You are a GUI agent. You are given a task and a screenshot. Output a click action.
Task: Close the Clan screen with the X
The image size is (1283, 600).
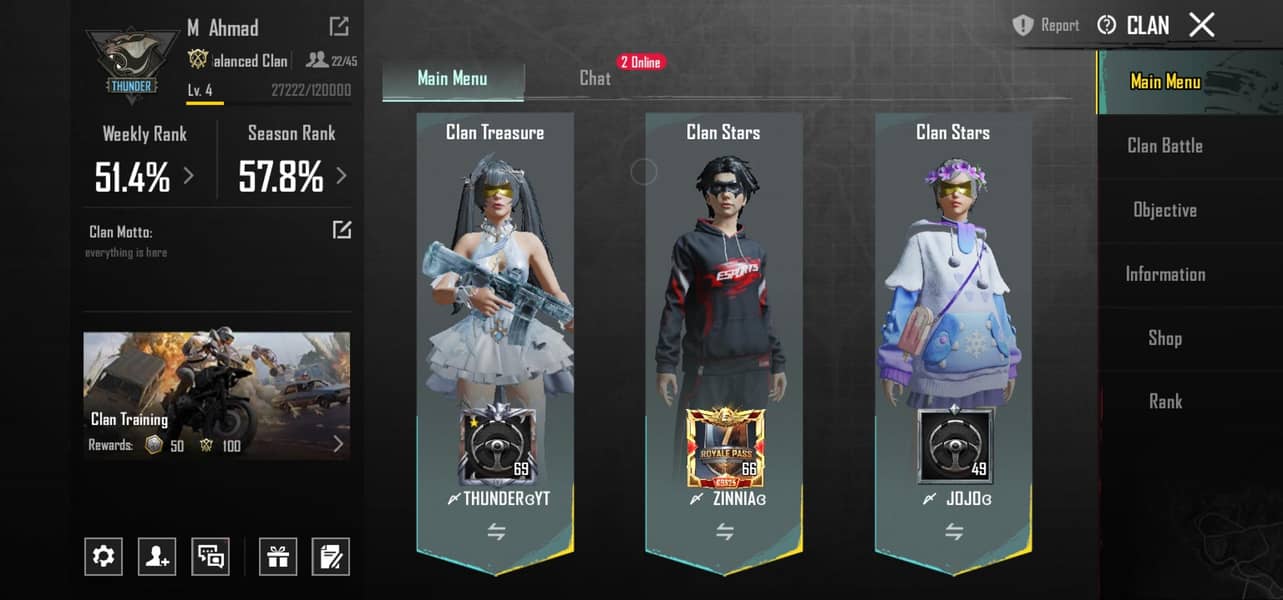coord(1201,25)
